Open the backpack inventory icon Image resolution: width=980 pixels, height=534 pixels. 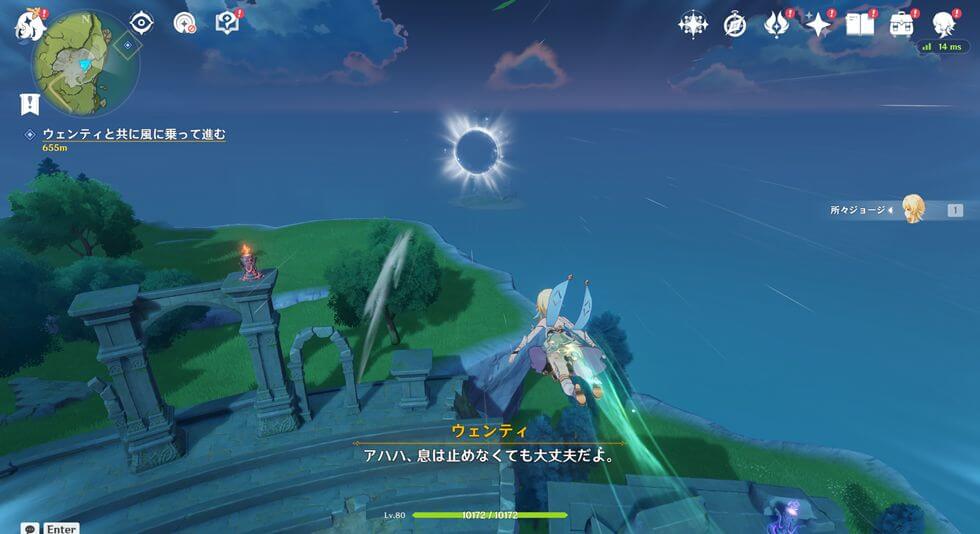click(902, 25)
